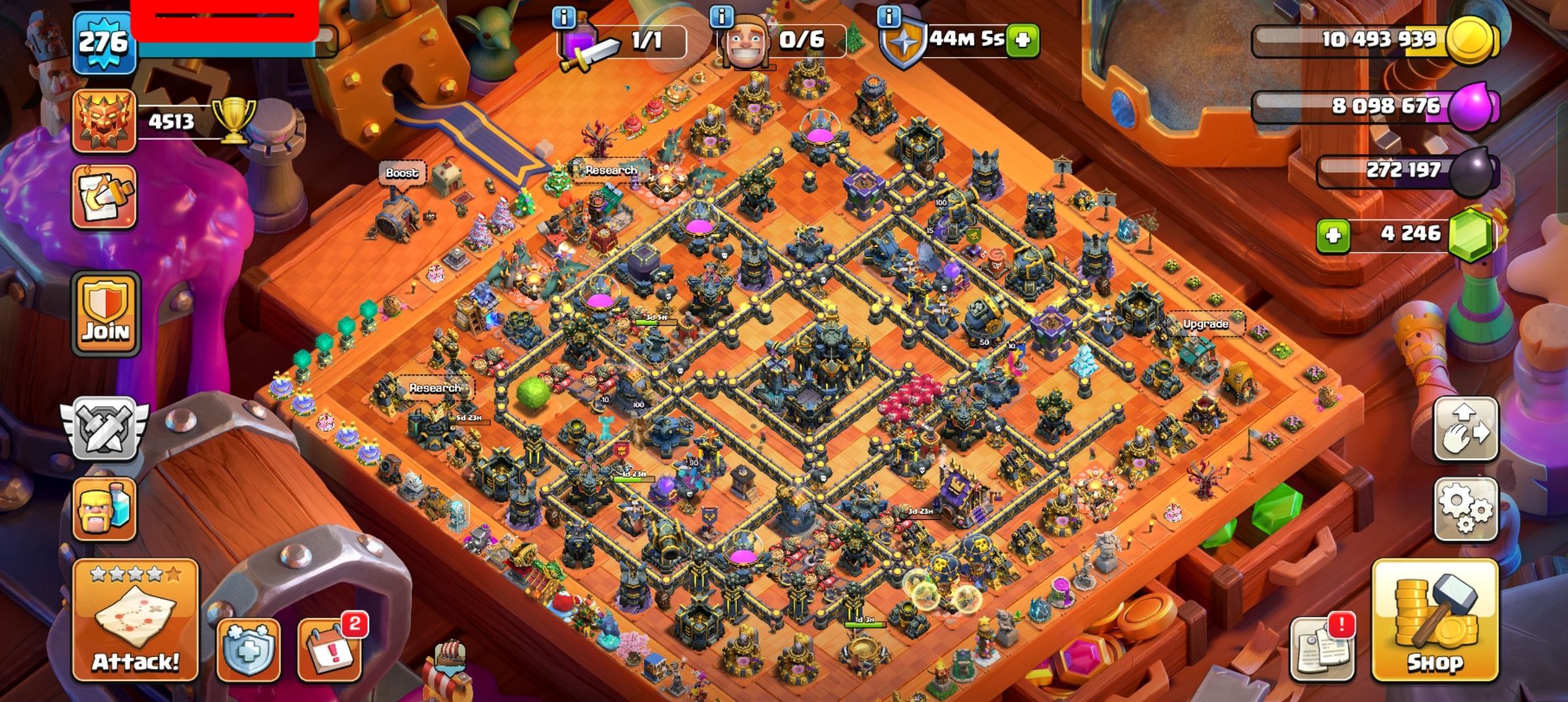This screenshot has height=702, width=1568.
Task: Open the events calendar with 2 notifications
Action: (330, 647)
